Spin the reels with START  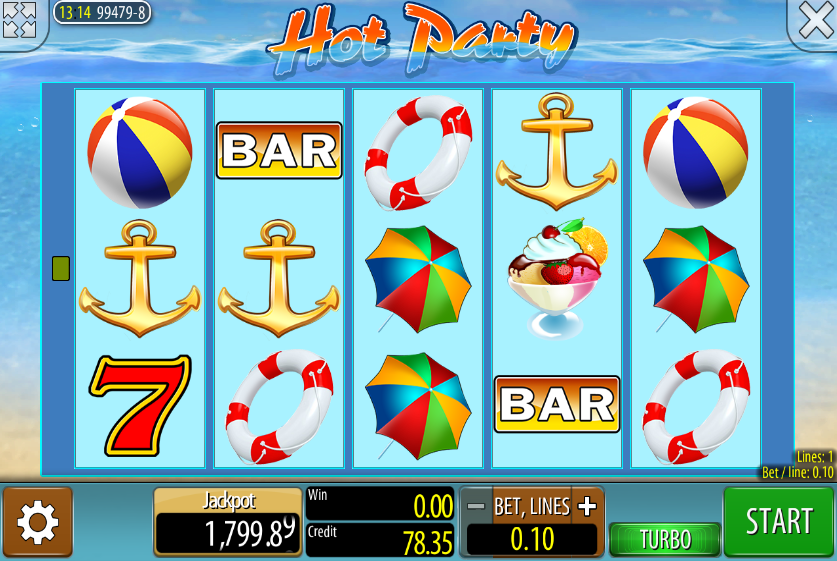778,521
